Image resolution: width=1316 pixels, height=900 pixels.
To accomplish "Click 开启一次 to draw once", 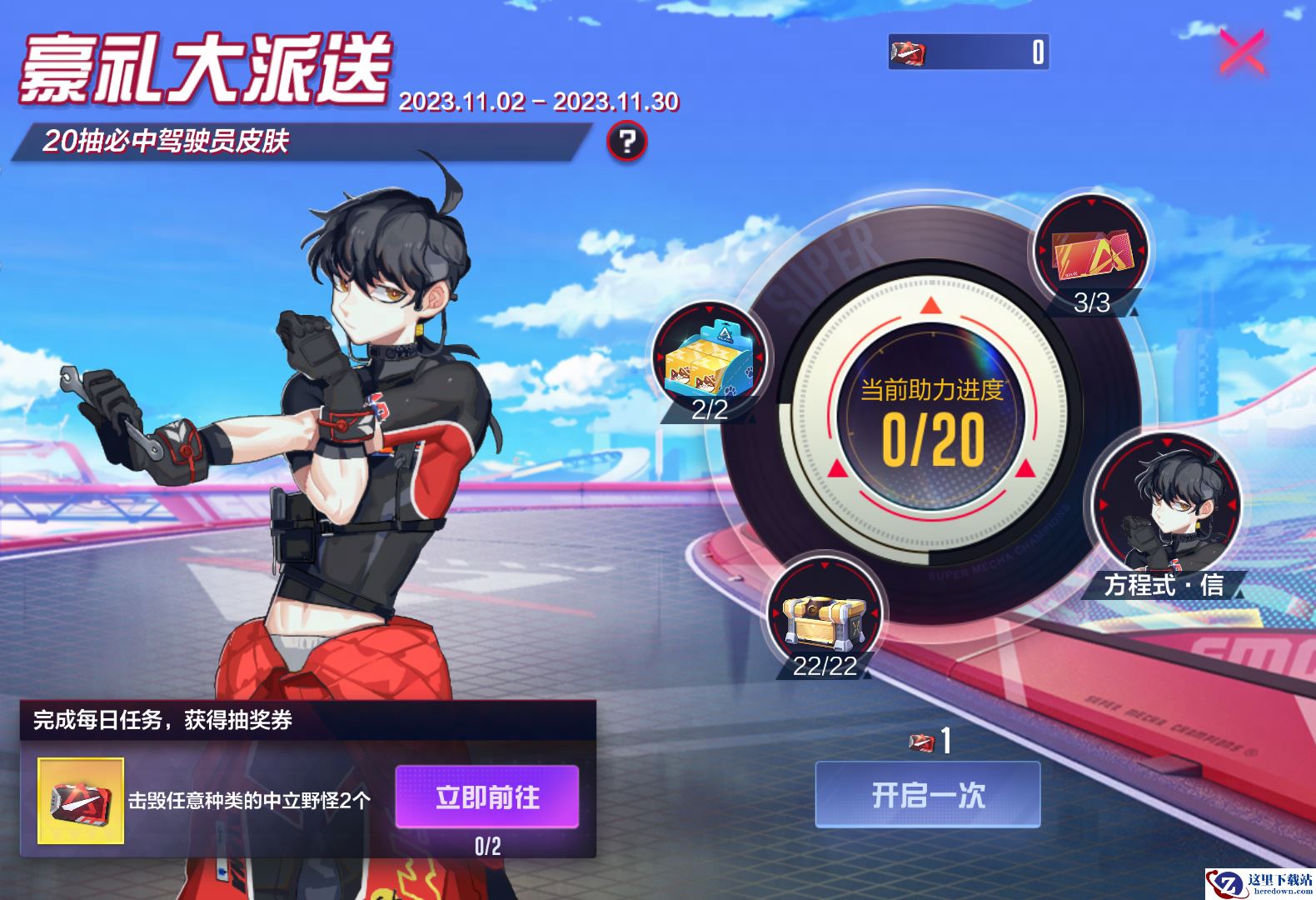I will [928, 795].
